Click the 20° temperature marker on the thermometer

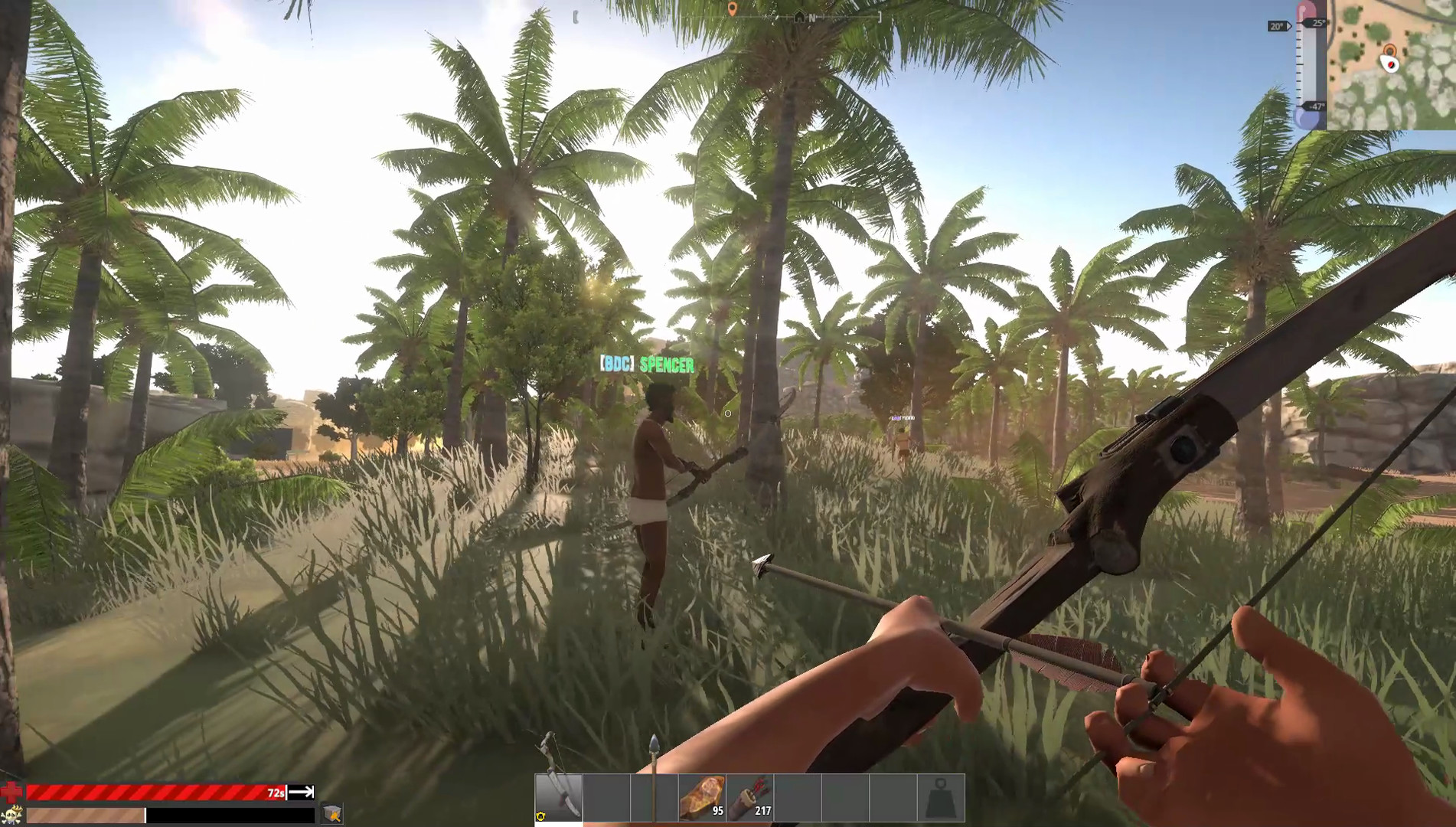(x=1277, y=26)
